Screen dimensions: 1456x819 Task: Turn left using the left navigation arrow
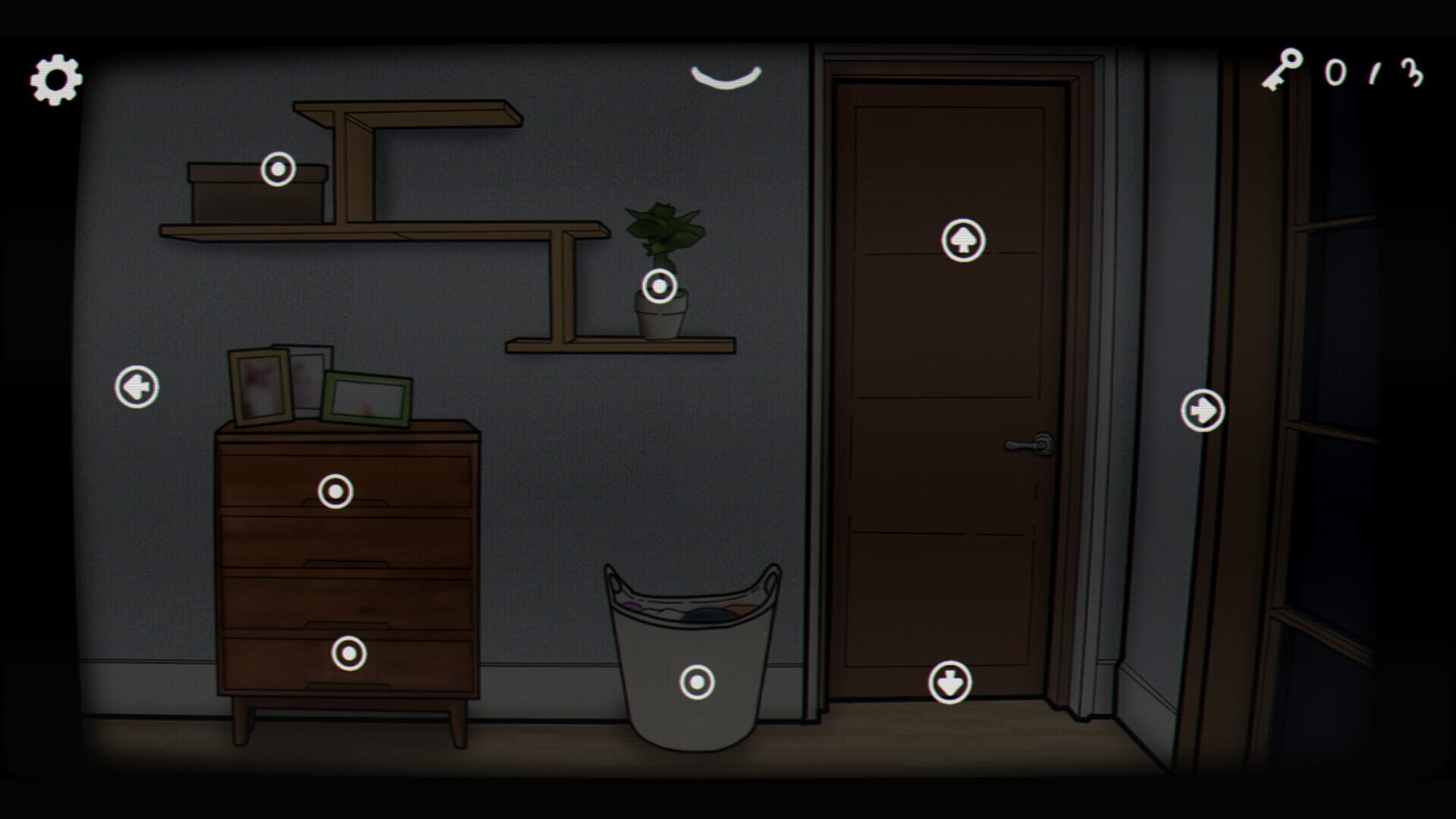coord(136,387)
